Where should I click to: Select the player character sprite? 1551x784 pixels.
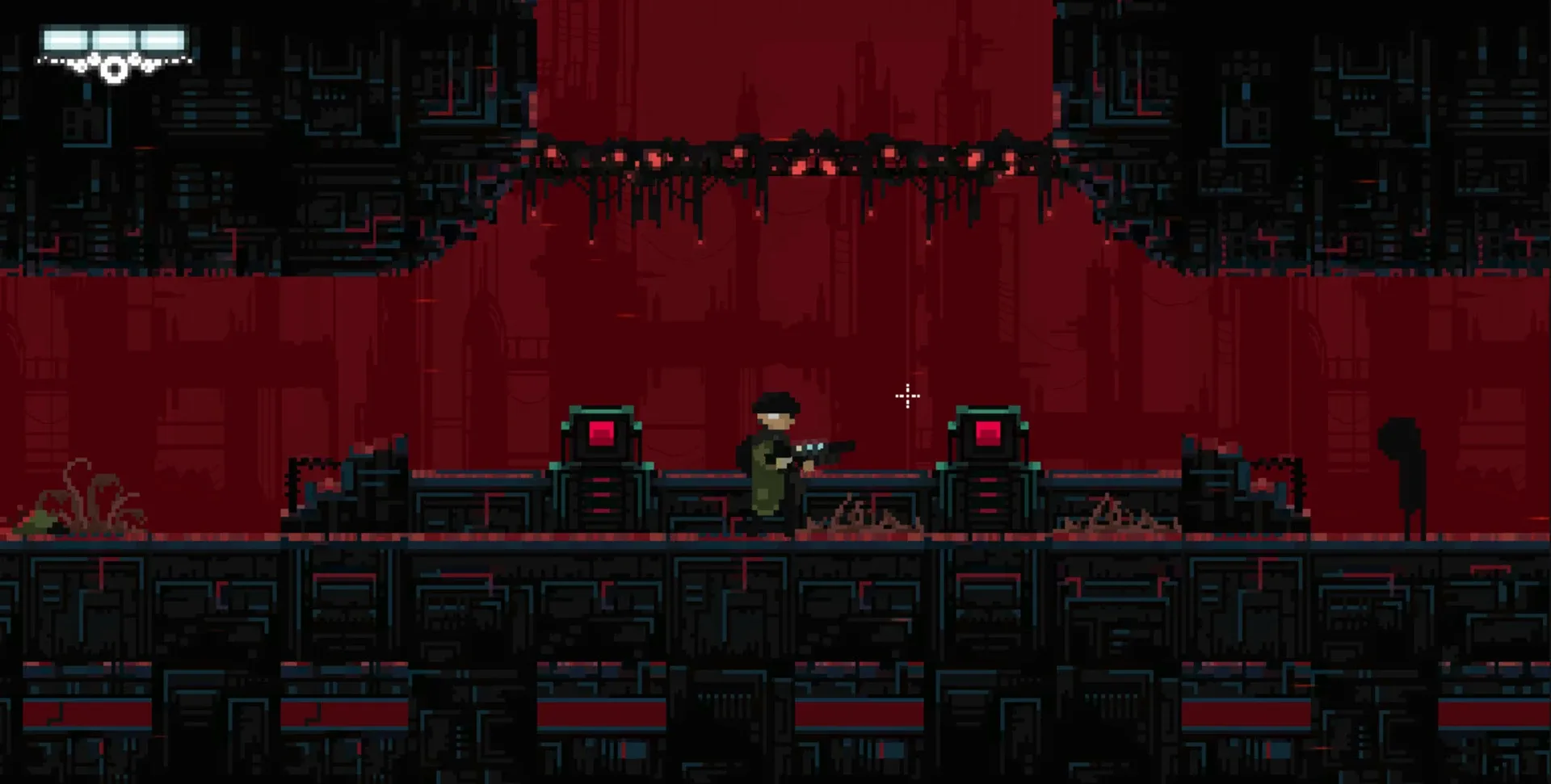tap(769, 464)
